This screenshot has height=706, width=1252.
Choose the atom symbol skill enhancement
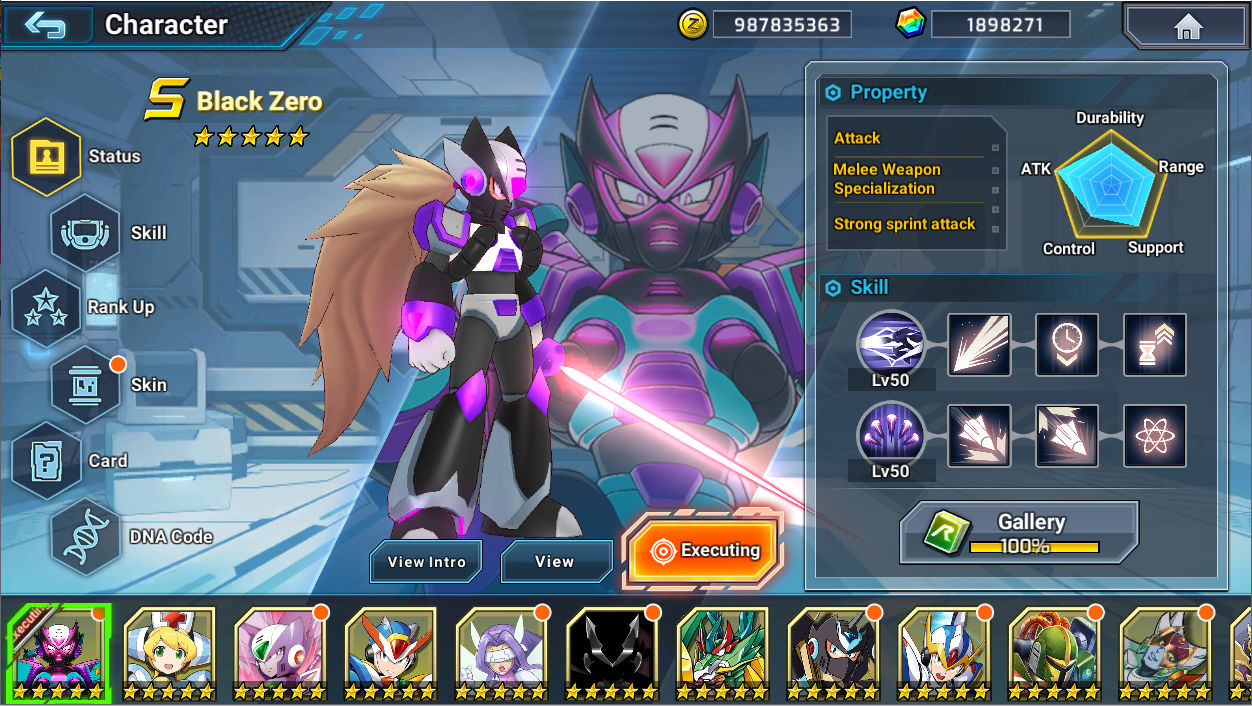(x=1155, y=436)
